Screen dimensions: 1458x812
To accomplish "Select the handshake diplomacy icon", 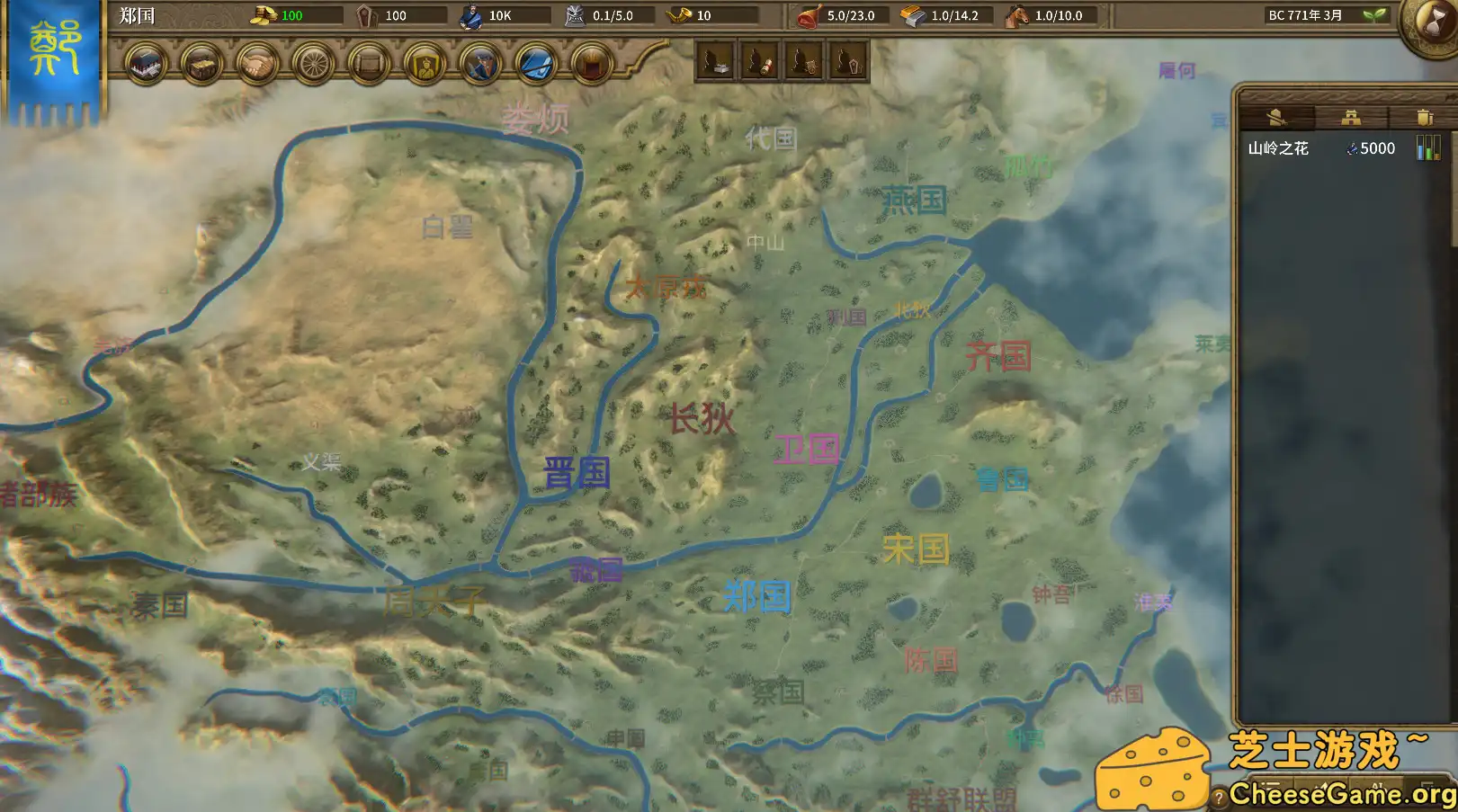I will point(259,64).
